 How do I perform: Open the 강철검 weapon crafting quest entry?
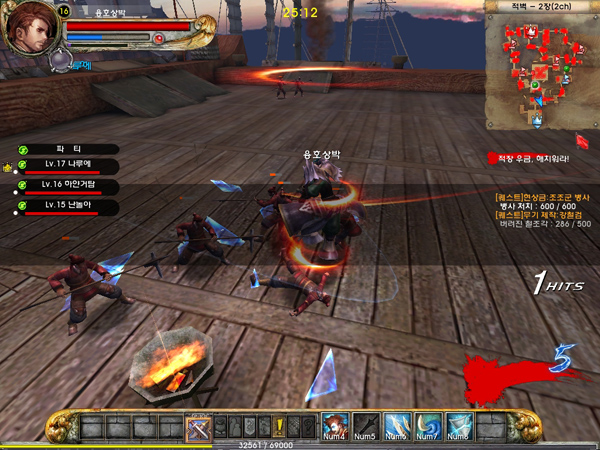click(543, 215)
